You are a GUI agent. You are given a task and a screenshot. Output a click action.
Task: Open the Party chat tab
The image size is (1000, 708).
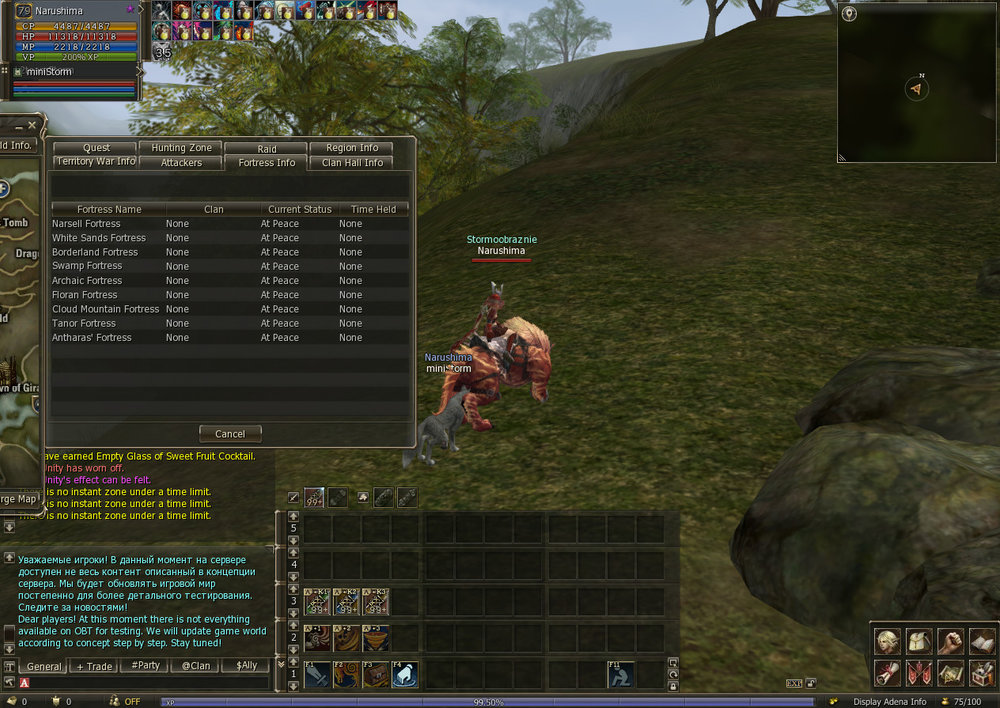[x=146, y=666]
